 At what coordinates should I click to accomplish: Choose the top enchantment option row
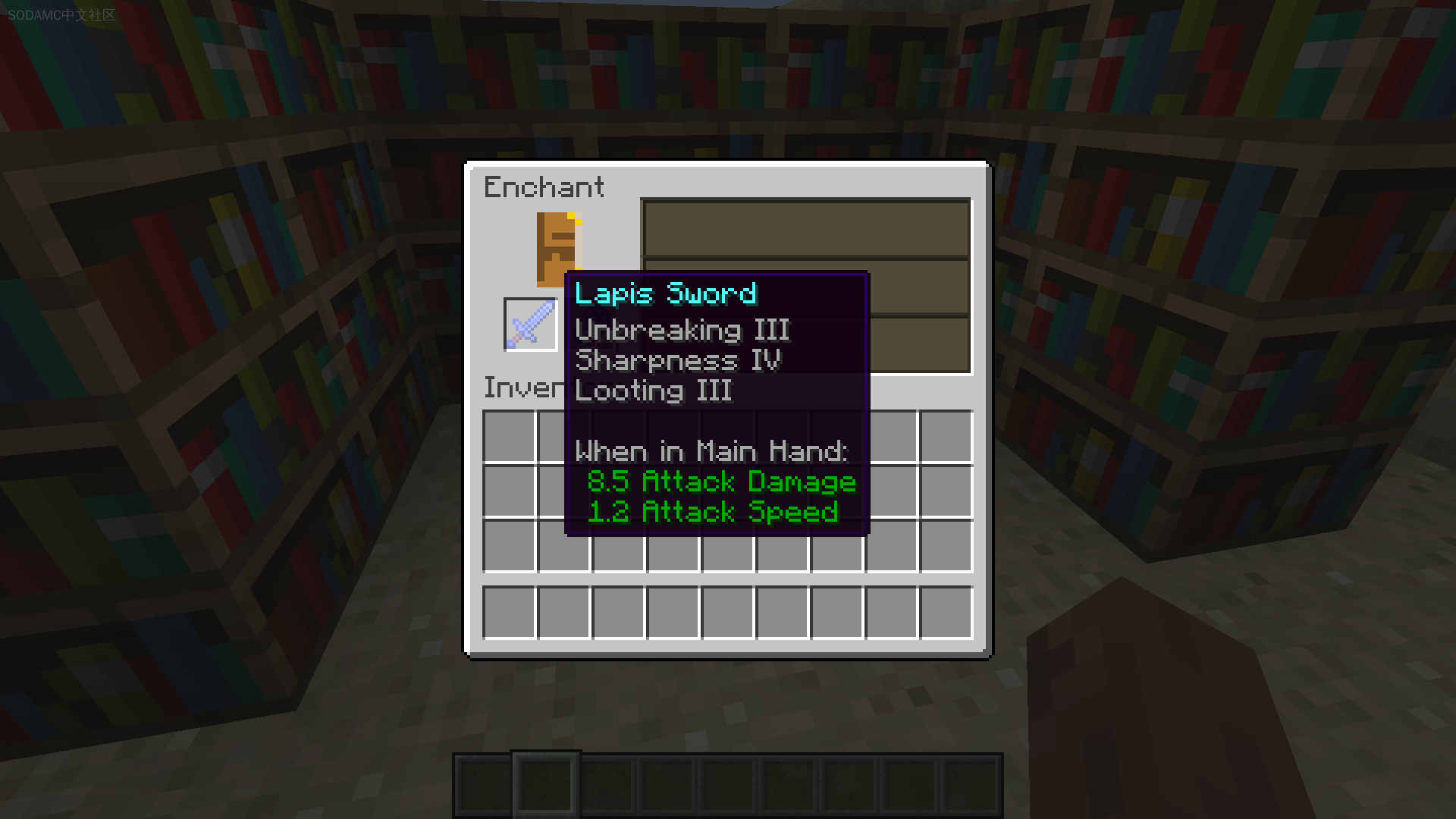(x=805, y=229)
